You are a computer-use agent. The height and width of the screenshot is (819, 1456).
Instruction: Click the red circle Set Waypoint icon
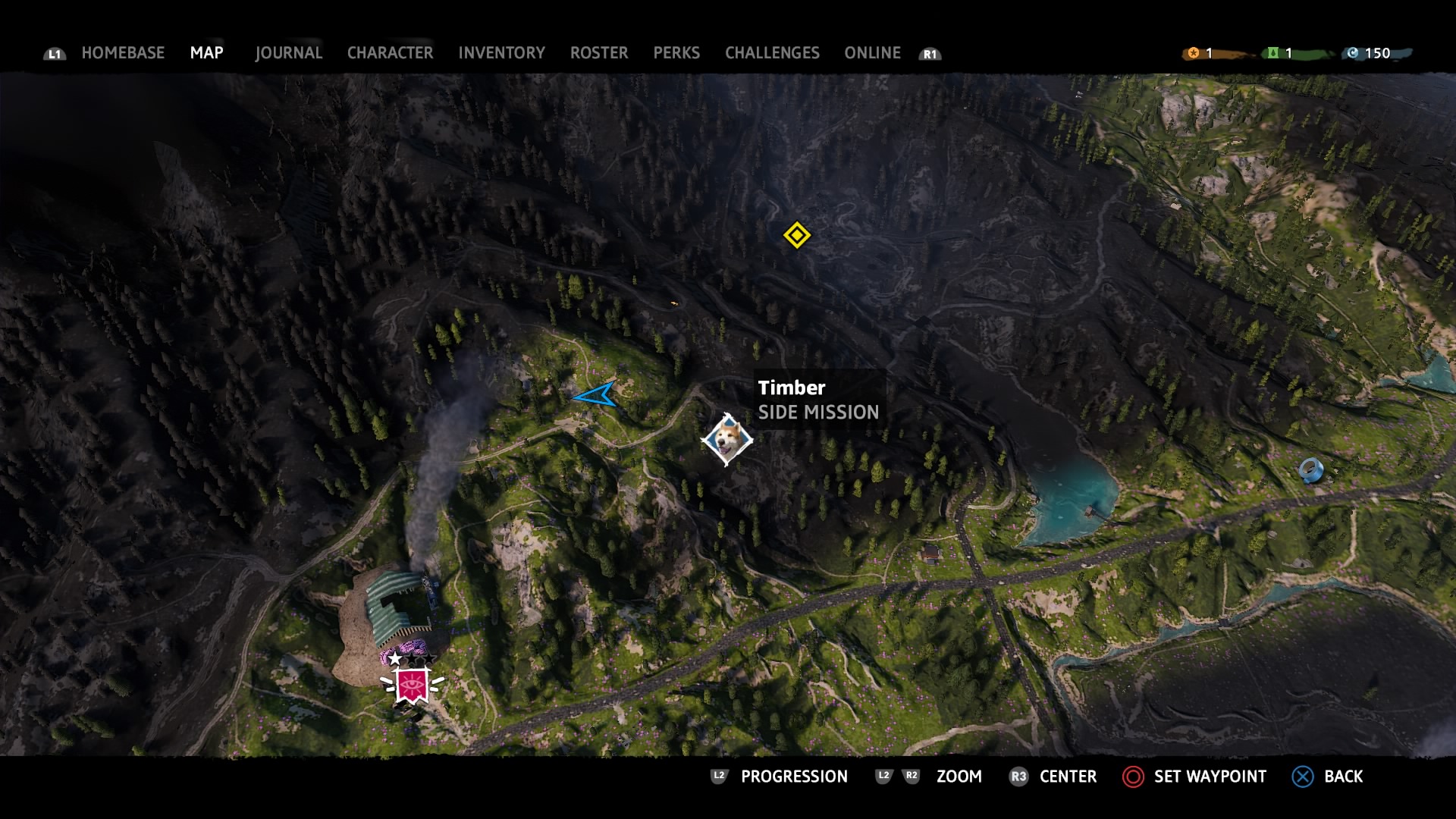tap(1133, 777)
